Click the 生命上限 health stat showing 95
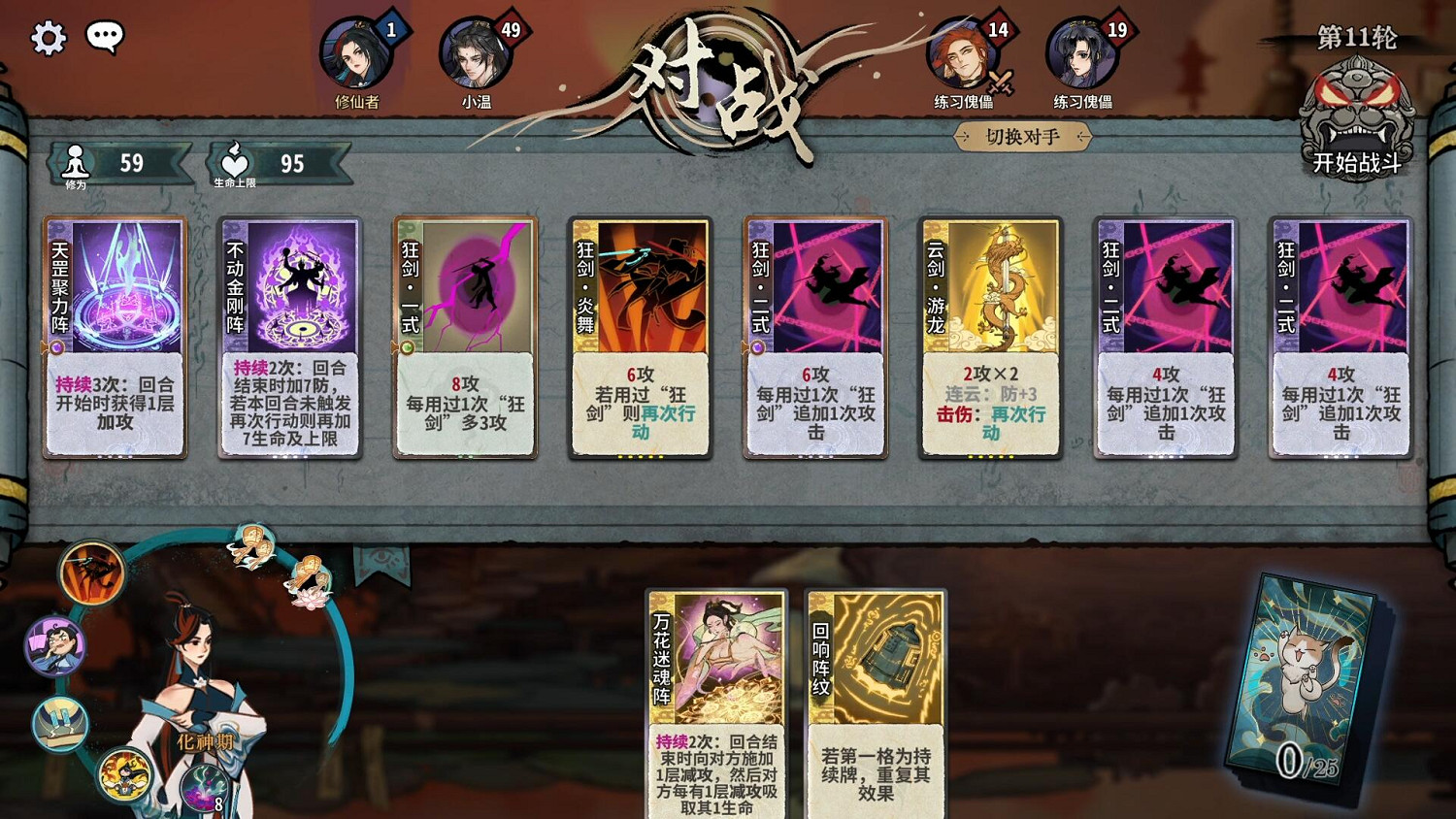The width and height of the screenshot is (1456, 819). pos(272,163)
